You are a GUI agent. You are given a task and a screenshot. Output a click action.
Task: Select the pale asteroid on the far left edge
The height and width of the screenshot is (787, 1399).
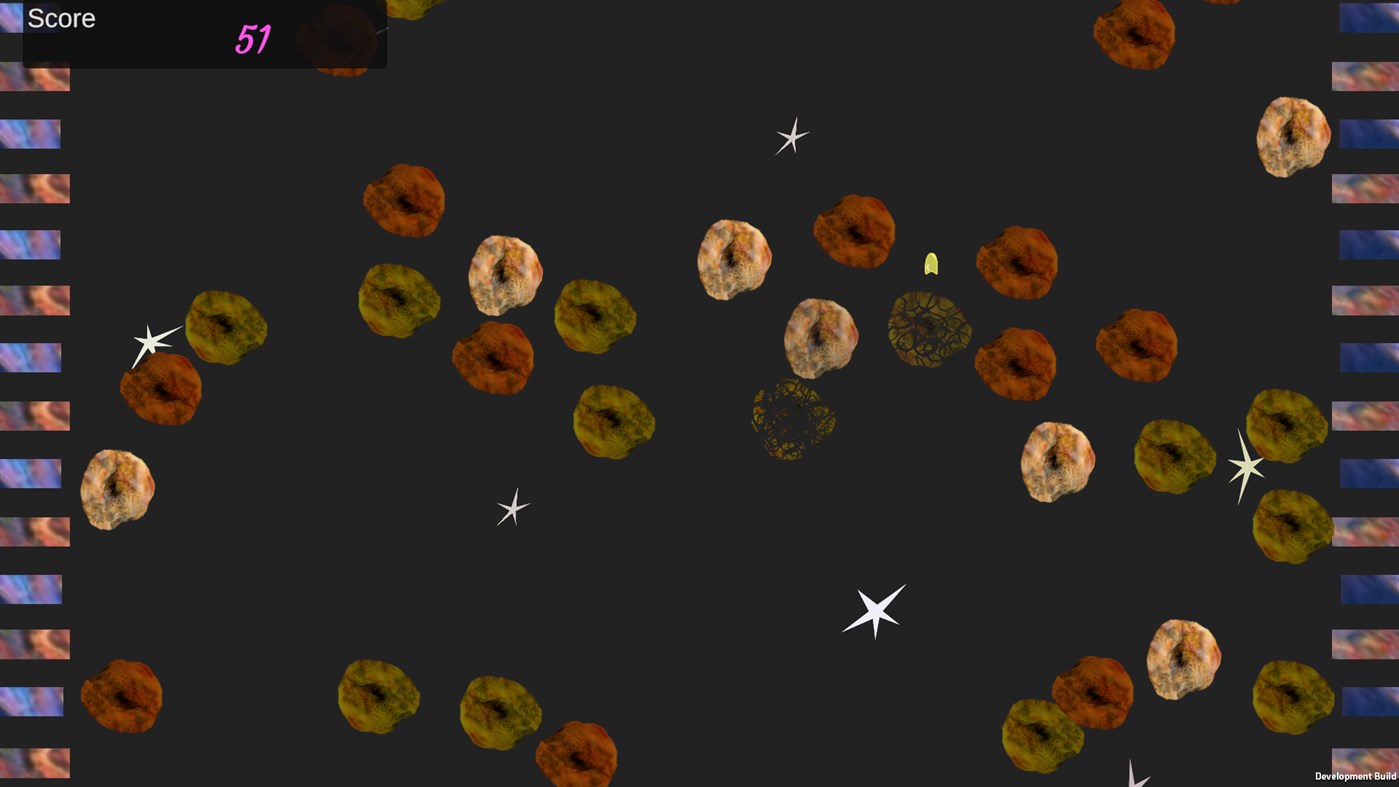118,490
